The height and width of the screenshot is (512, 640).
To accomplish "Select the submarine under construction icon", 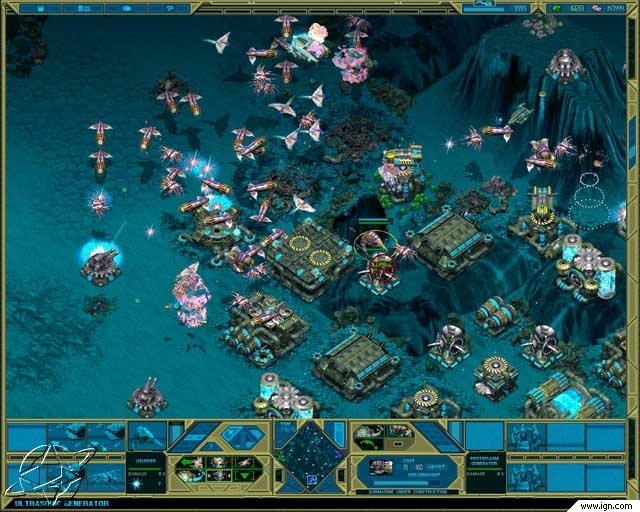I will click(381, 467).
